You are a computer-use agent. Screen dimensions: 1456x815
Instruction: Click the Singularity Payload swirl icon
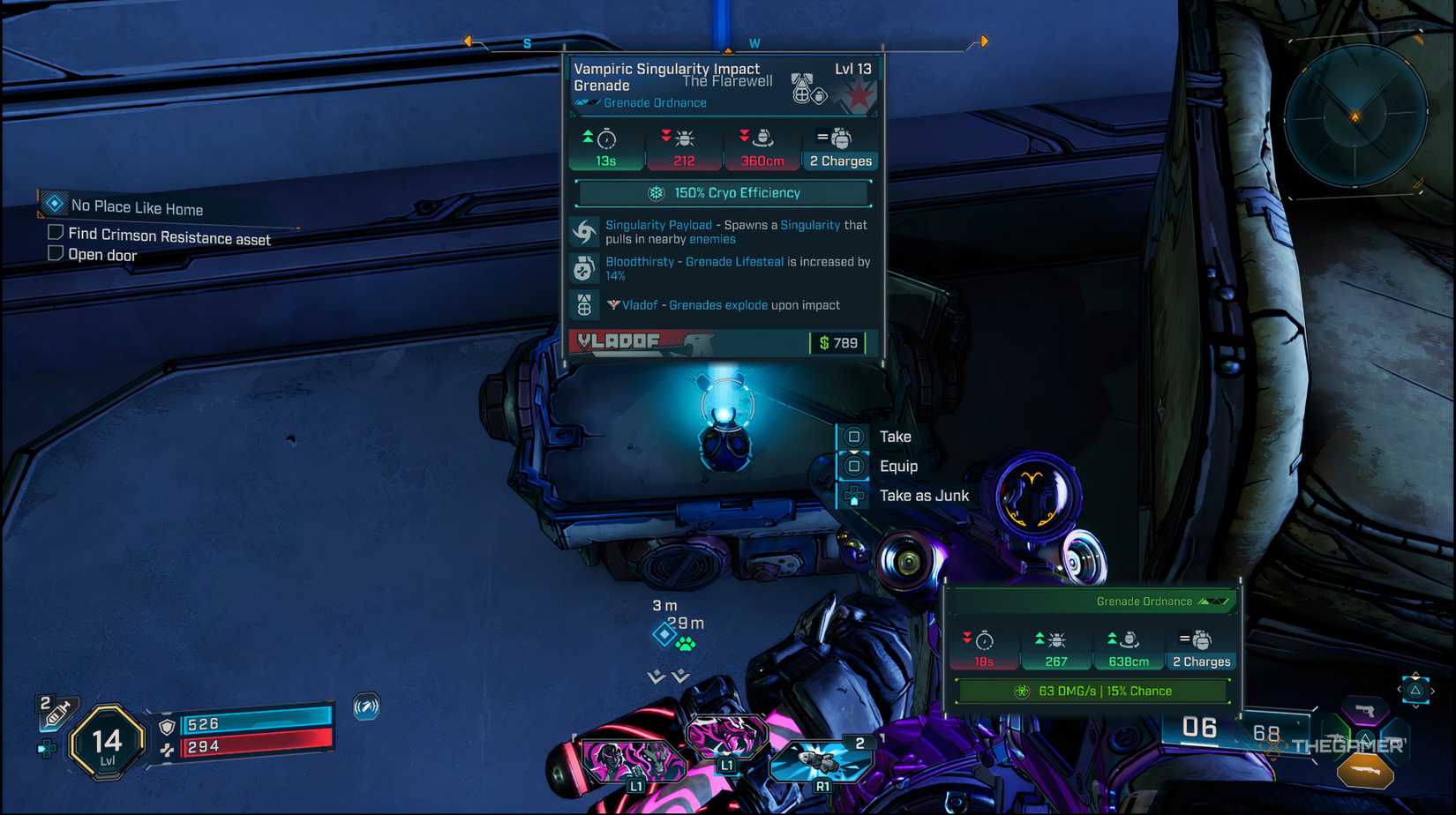click(x=583, y=228)
